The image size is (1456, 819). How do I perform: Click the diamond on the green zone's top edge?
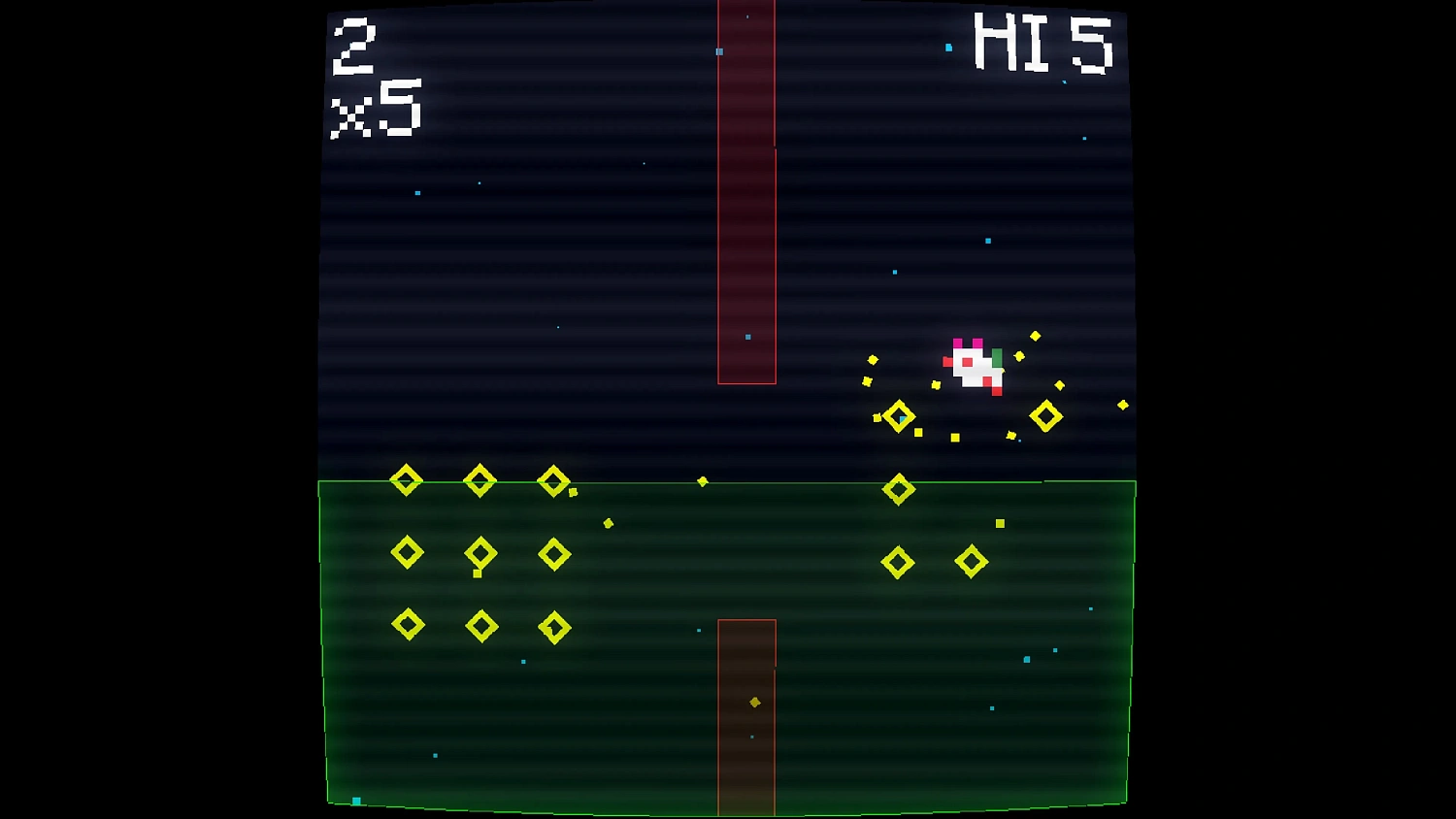[898, 488]
